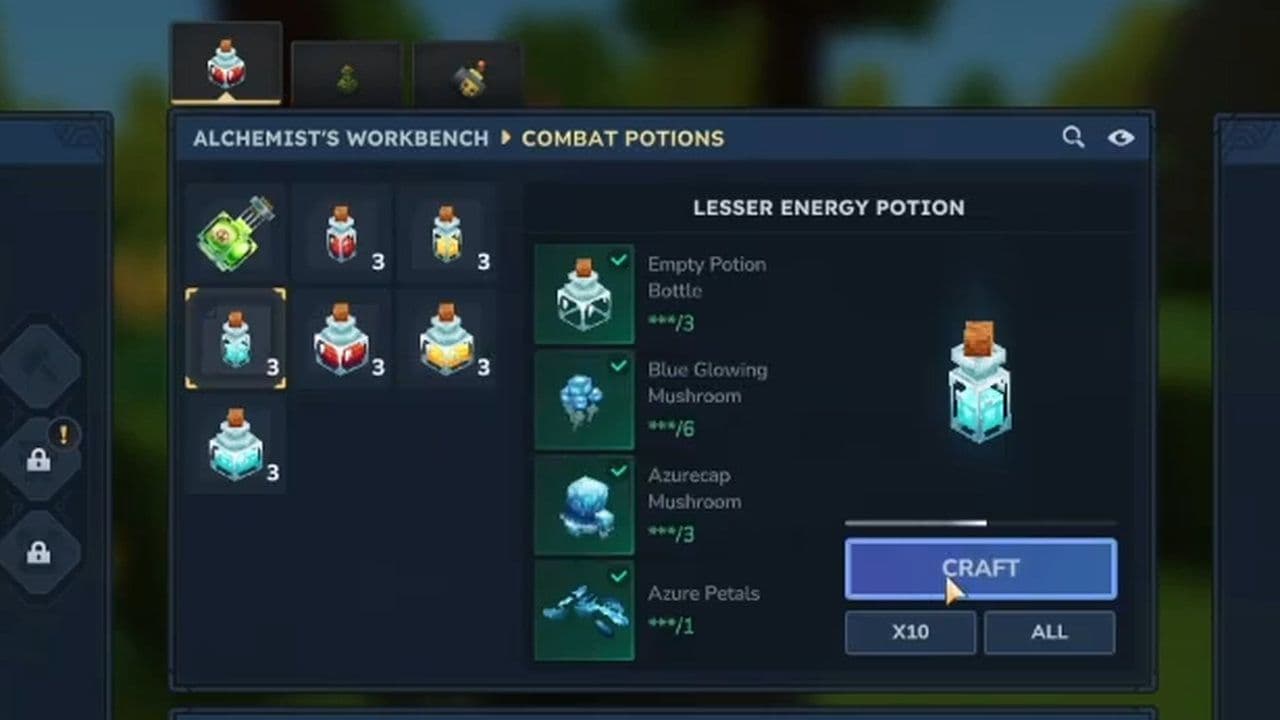The width and height of the screenshot is (1280, 720).
Task: Click the Azurecap Mushroom ingredient icon
Action: pyautogui.click(x=583, y=504)
